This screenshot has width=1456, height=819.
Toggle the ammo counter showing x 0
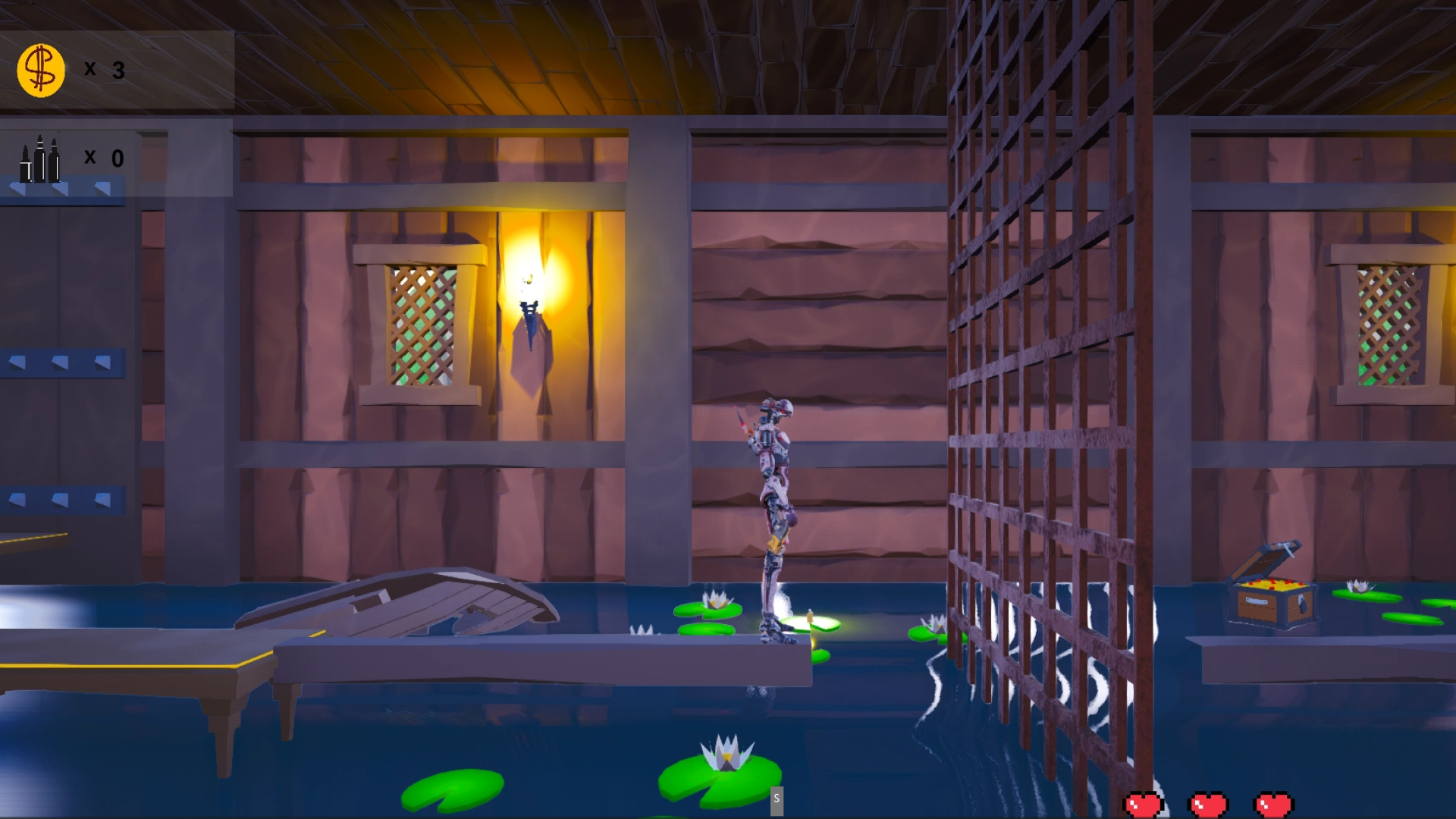coord(104,158)
